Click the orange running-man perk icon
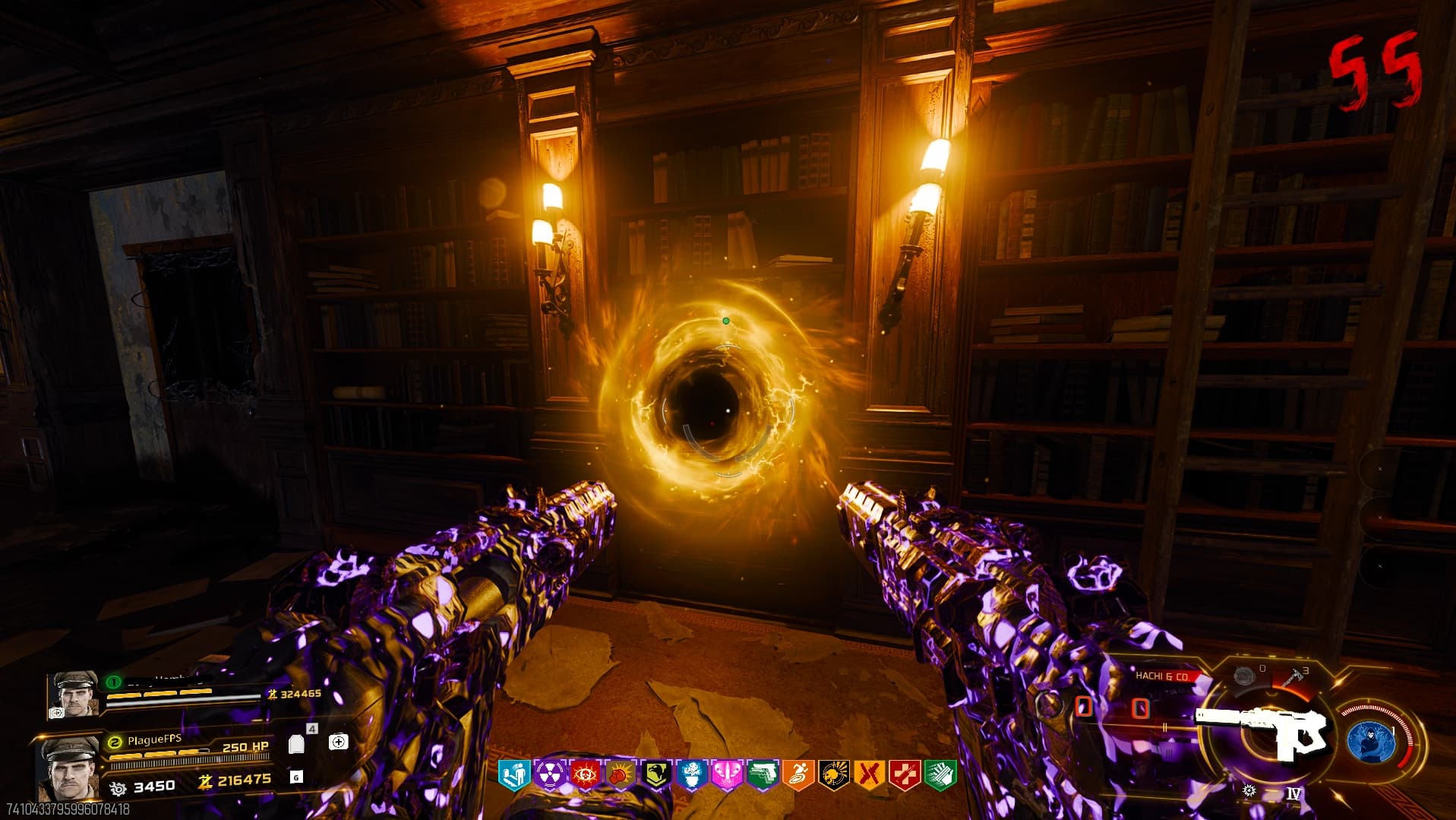The image size is (1456, 820). pyautogui.click(x=798, y=774)
